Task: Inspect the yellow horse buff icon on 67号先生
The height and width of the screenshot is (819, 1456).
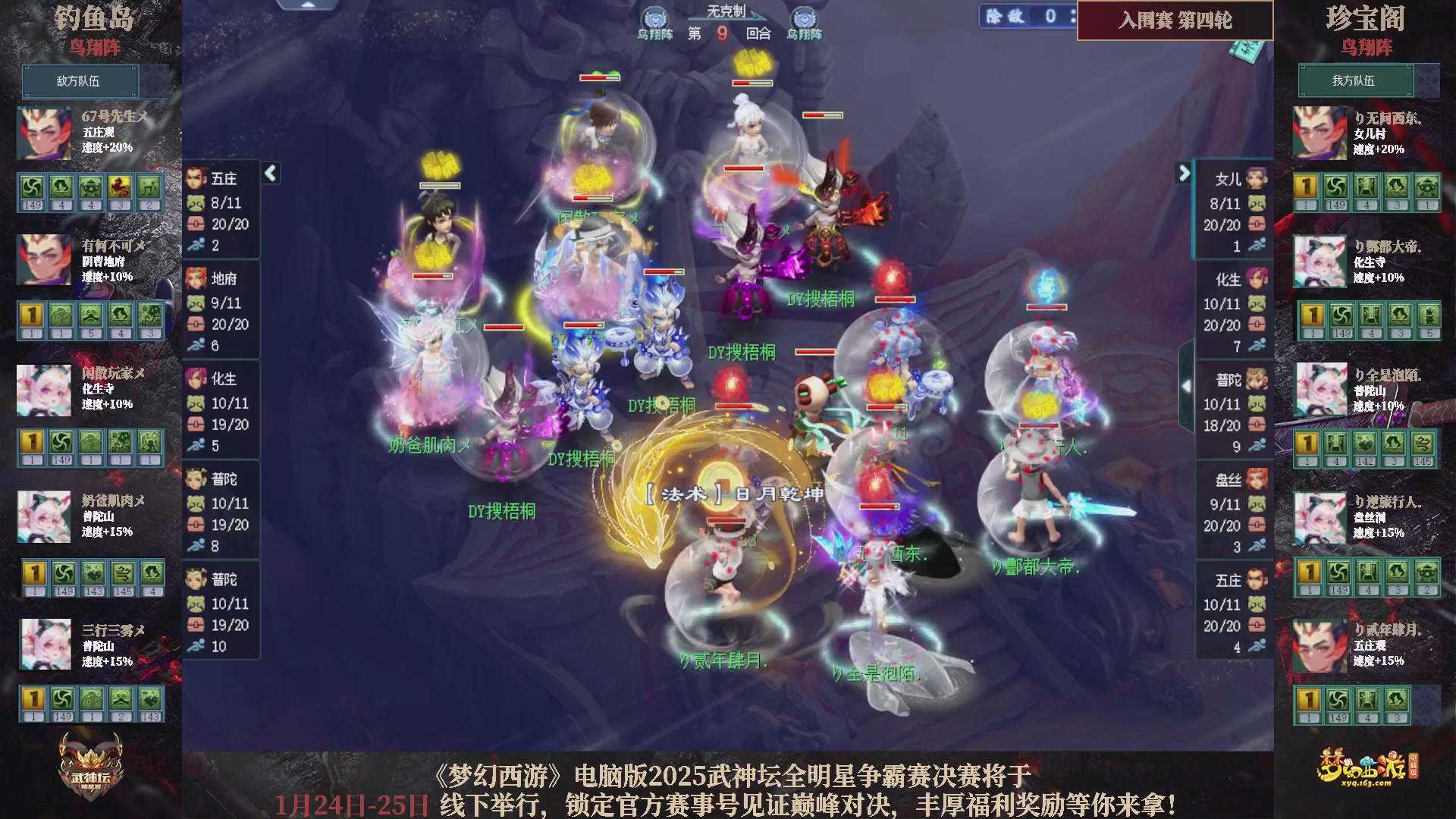Action: tap(118, 188)
